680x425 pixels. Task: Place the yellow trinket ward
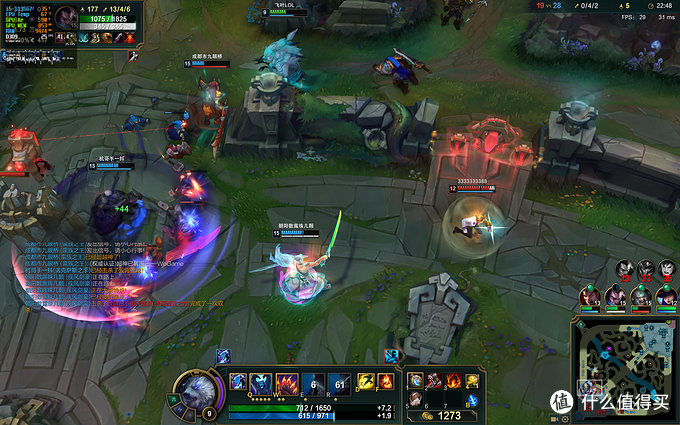(x=472, y=380)
